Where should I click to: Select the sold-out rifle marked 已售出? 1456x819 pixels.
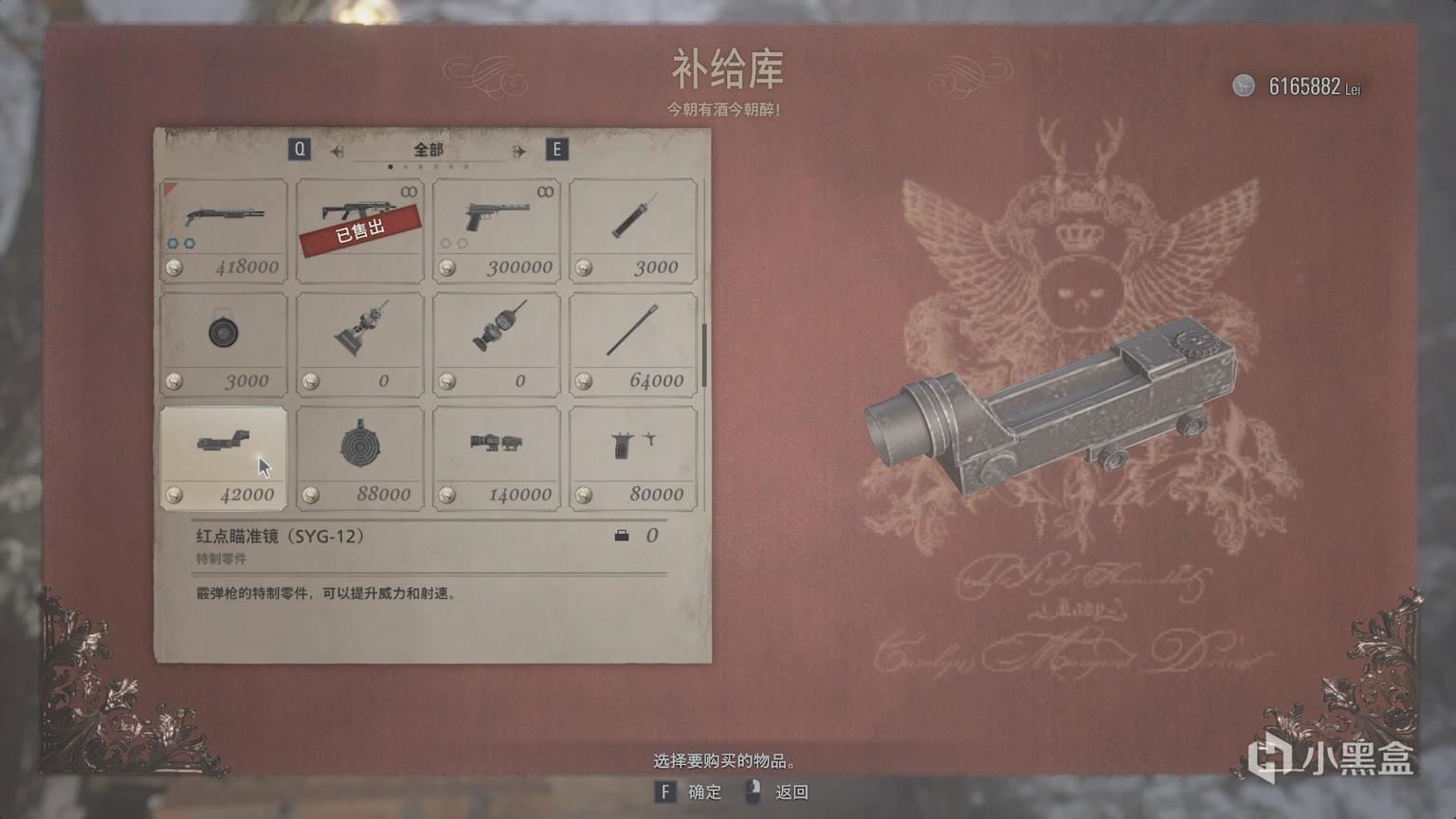359,227
